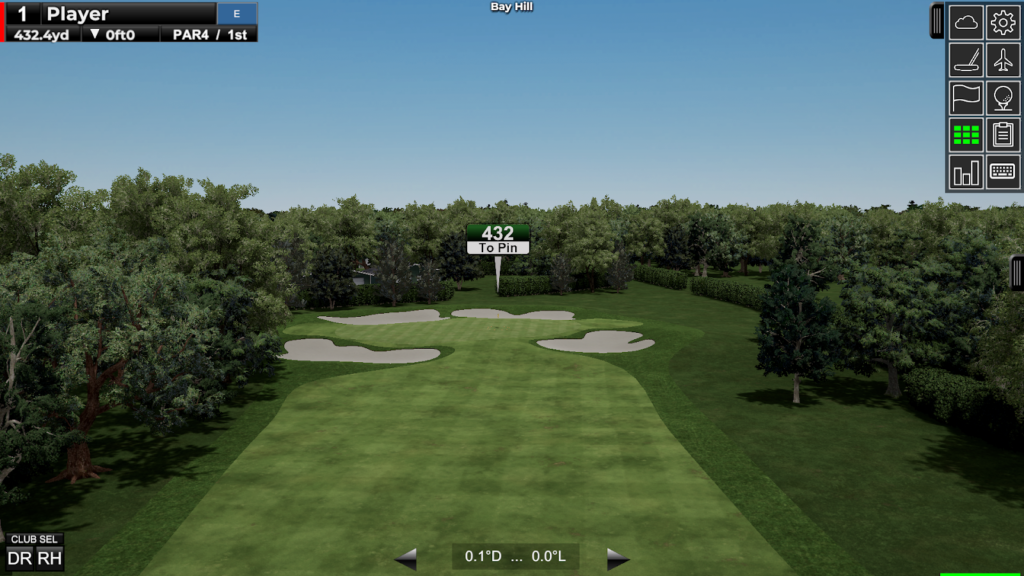Select the golf ball on tee icon
1024x576 pixels.
point(1003,98)
